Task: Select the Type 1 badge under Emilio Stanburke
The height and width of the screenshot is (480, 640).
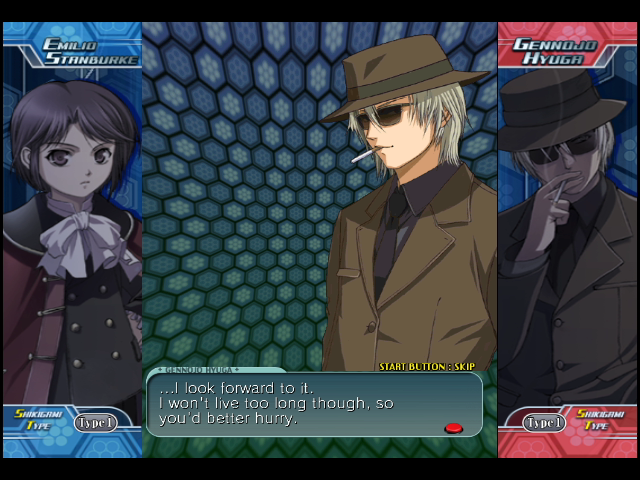Action: pos(96,423)
